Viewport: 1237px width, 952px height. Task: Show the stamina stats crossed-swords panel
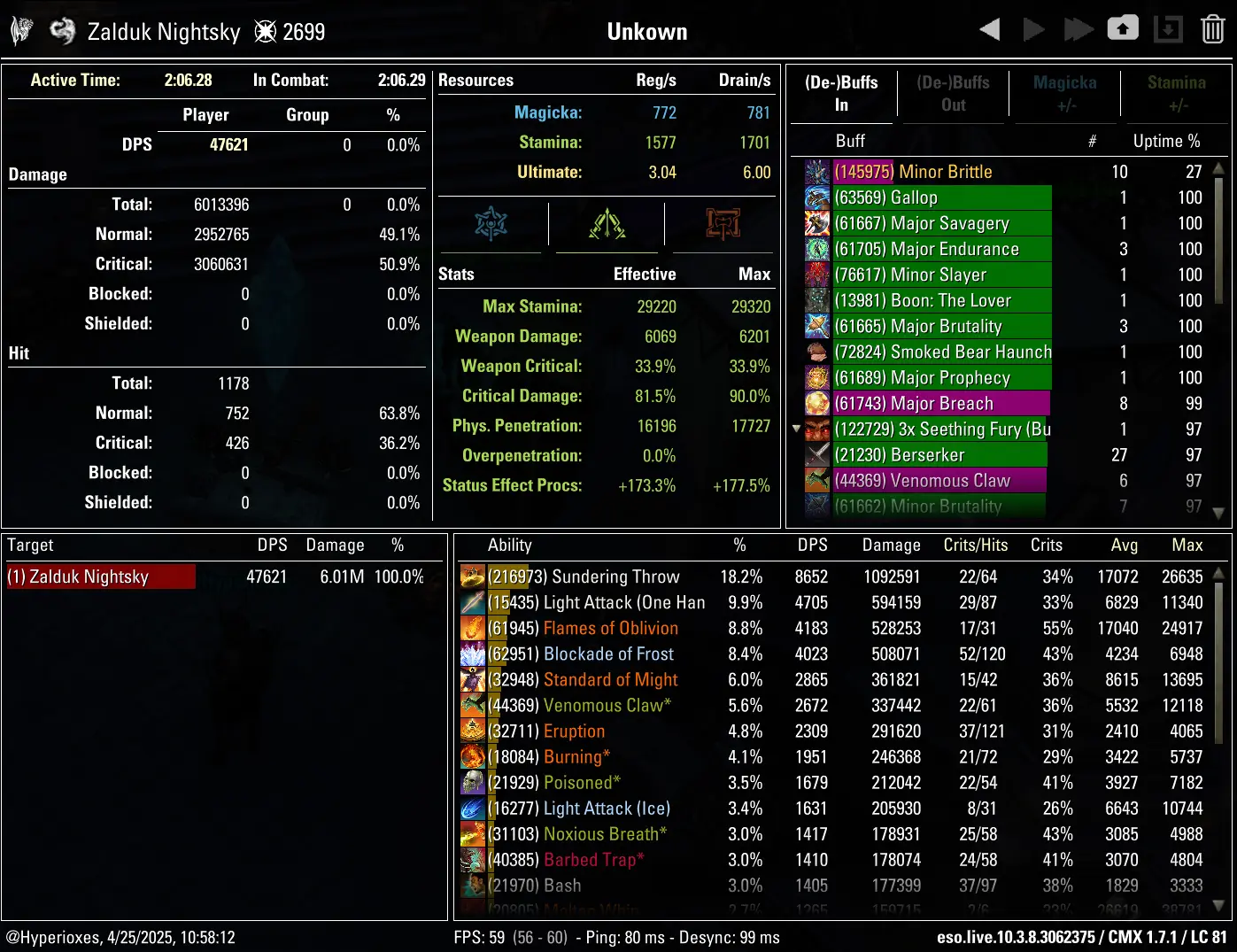coord(607,224)
